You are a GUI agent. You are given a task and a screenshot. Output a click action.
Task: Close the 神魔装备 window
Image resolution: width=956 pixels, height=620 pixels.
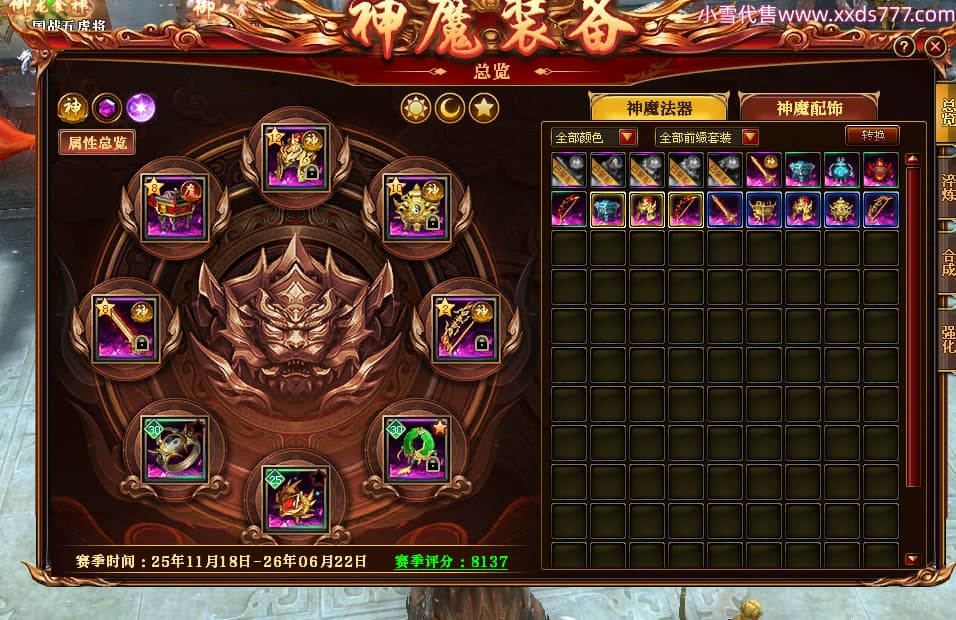click(x=935, y=47)
